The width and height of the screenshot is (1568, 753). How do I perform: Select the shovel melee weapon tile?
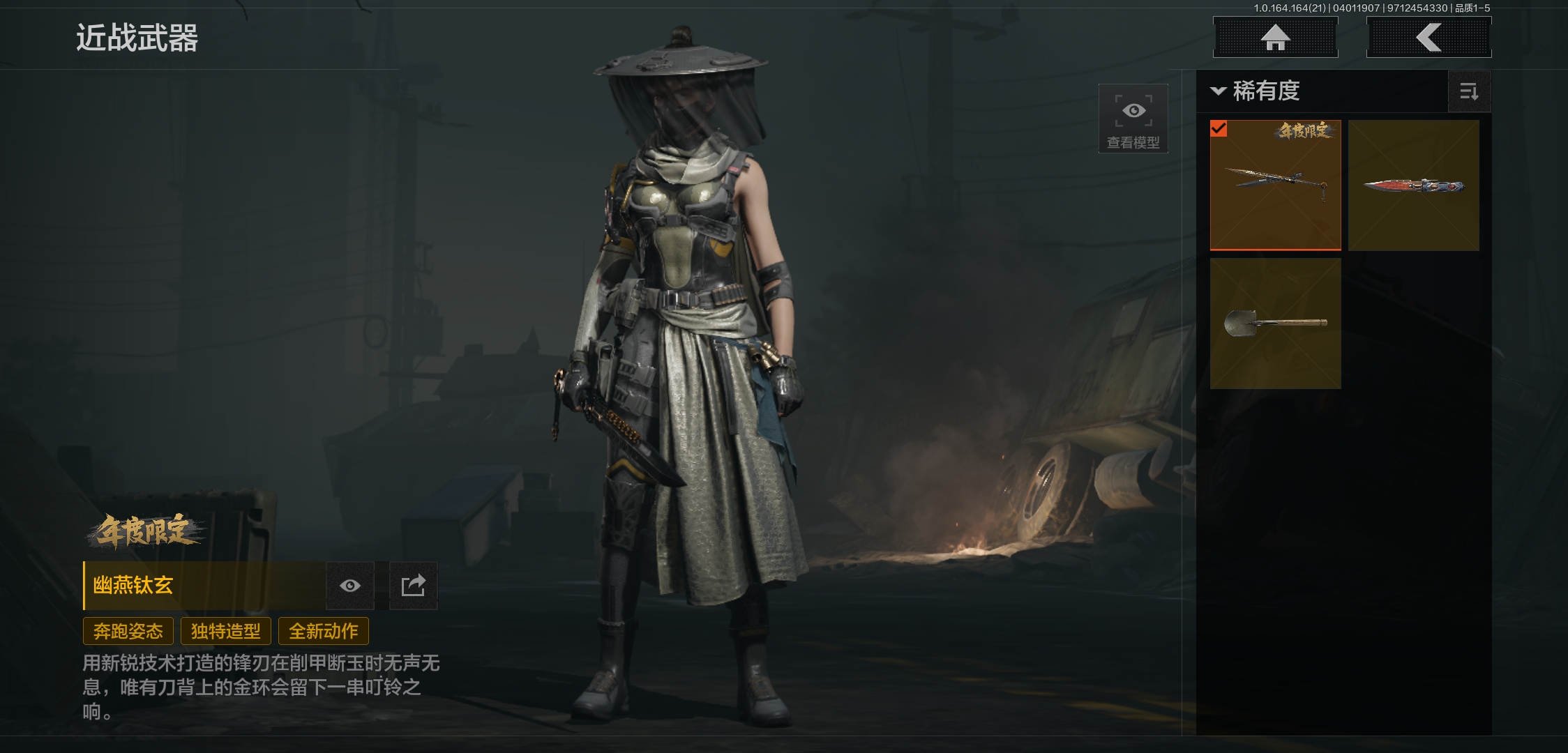tap(1275, 323)
